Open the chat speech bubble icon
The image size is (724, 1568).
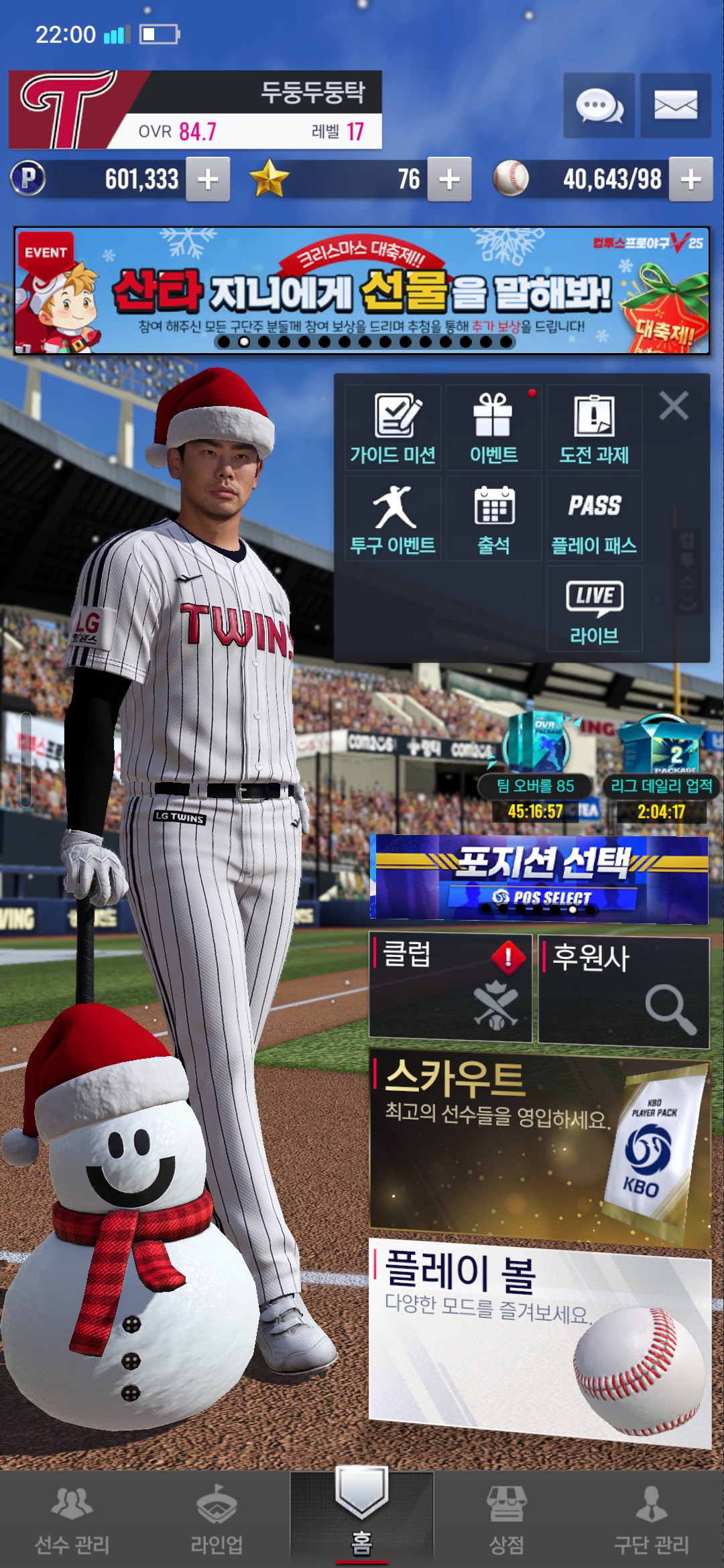point(599,106)
